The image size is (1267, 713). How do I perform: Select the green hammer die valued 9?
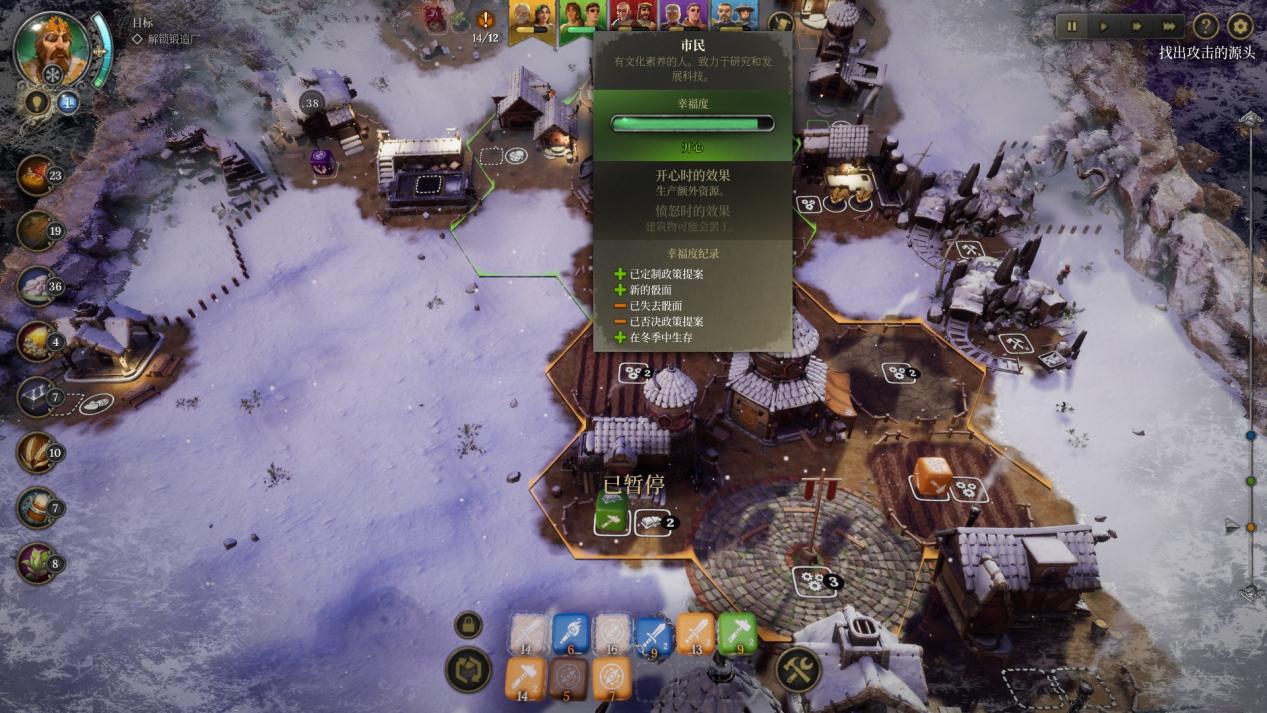click(x=737, y=634)
